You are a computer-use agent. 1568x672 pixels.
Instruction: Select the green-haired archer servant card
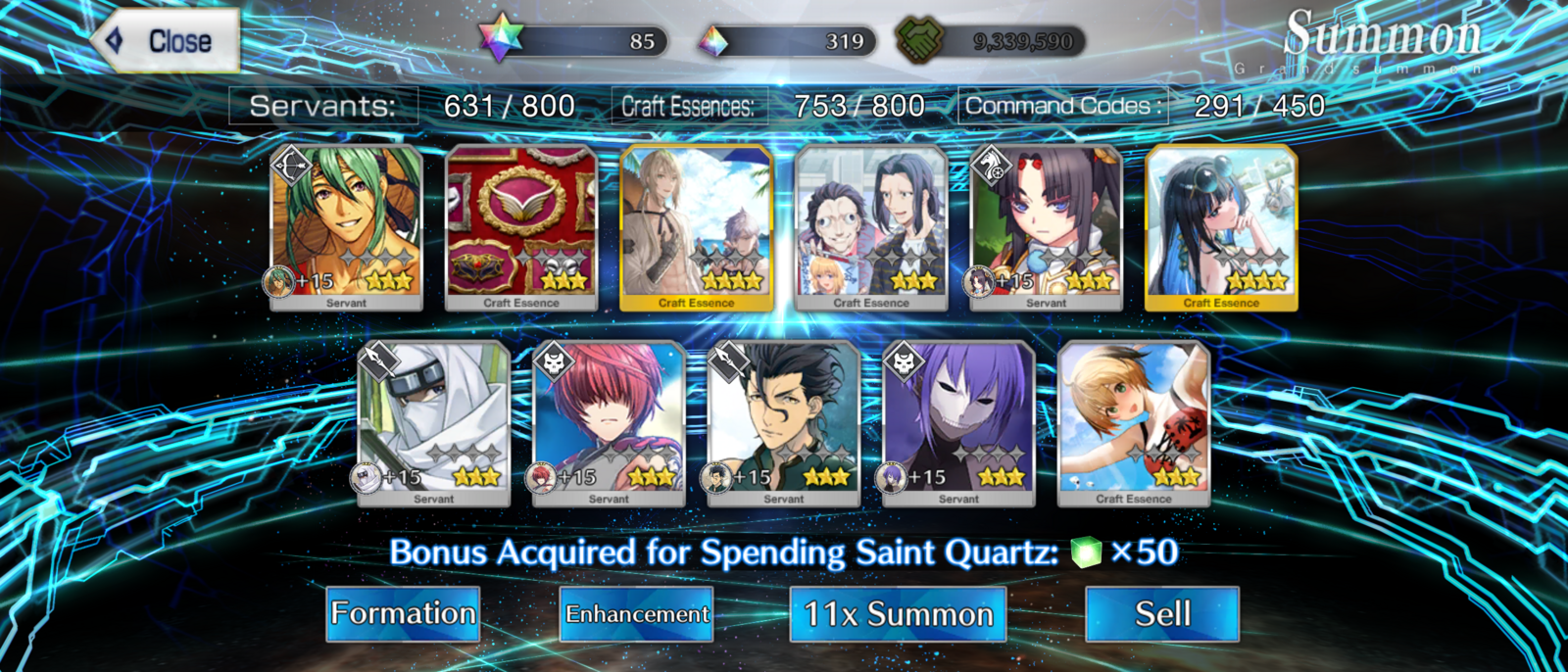346,227
